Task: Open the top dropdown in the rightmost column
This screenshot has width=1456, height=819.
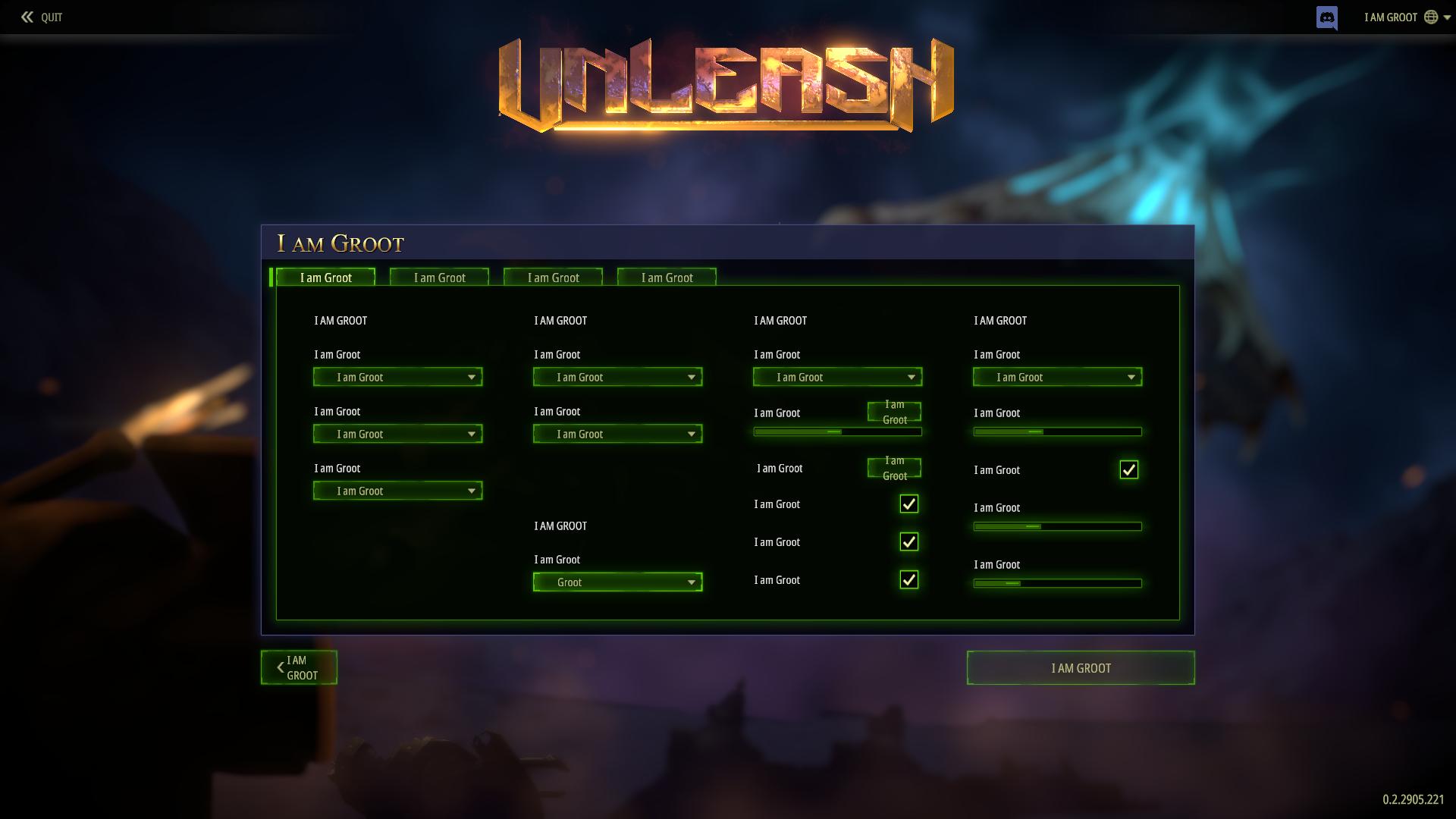Action: [1056, 377]
